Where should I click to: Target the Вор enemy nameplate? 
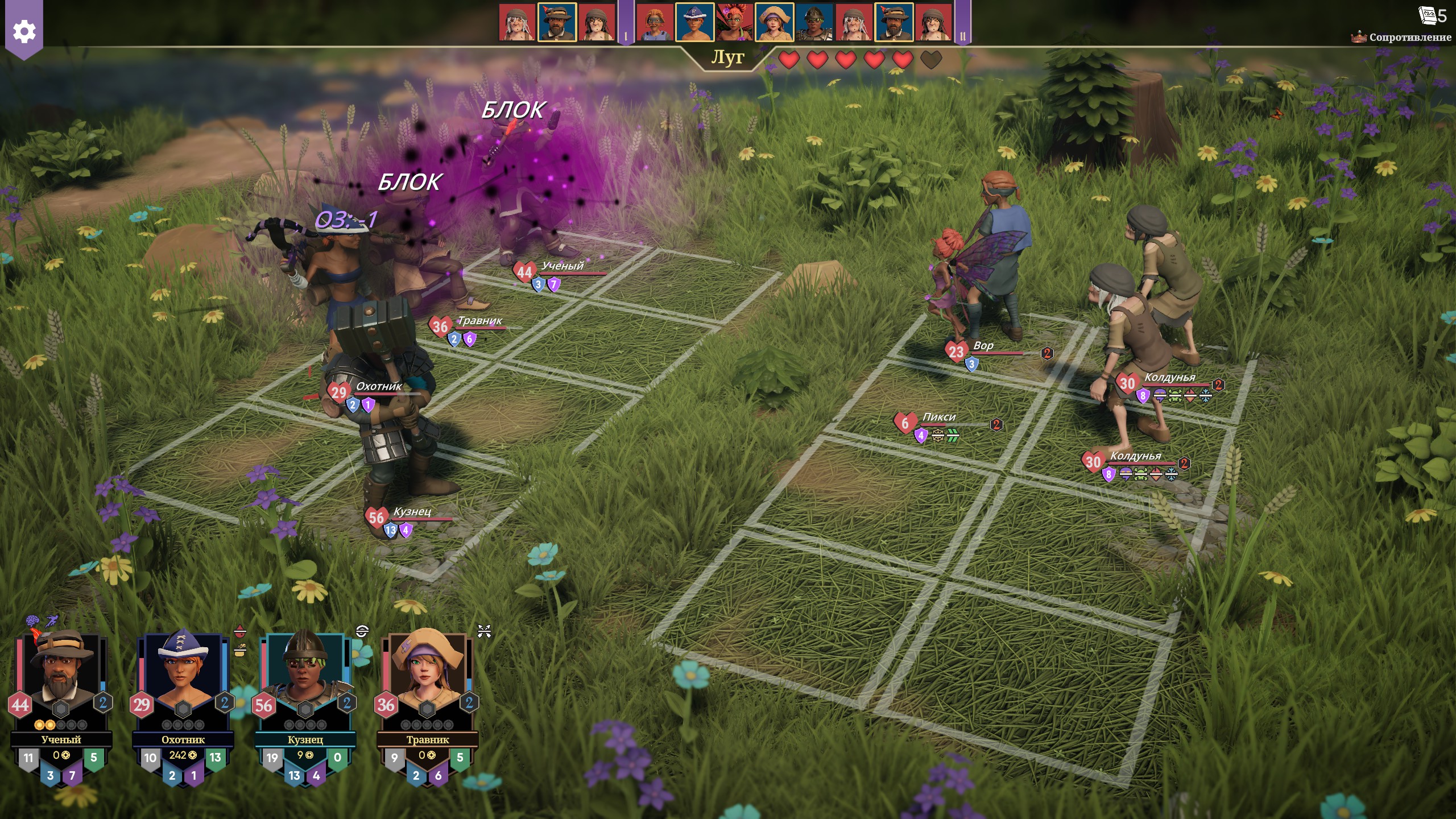983,346
